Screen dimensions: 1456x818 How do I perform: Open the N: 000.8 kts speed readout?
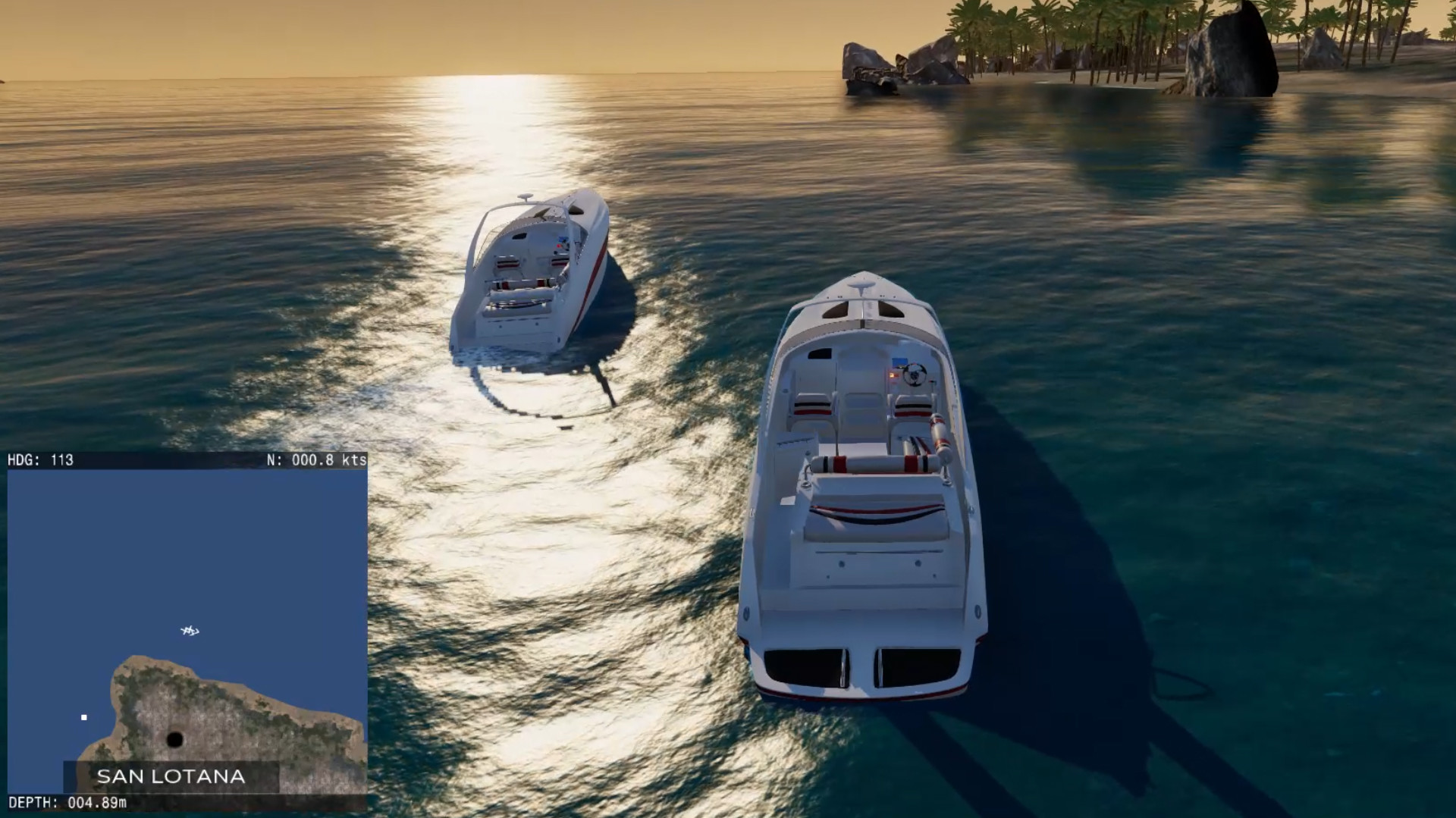point(315,459)
